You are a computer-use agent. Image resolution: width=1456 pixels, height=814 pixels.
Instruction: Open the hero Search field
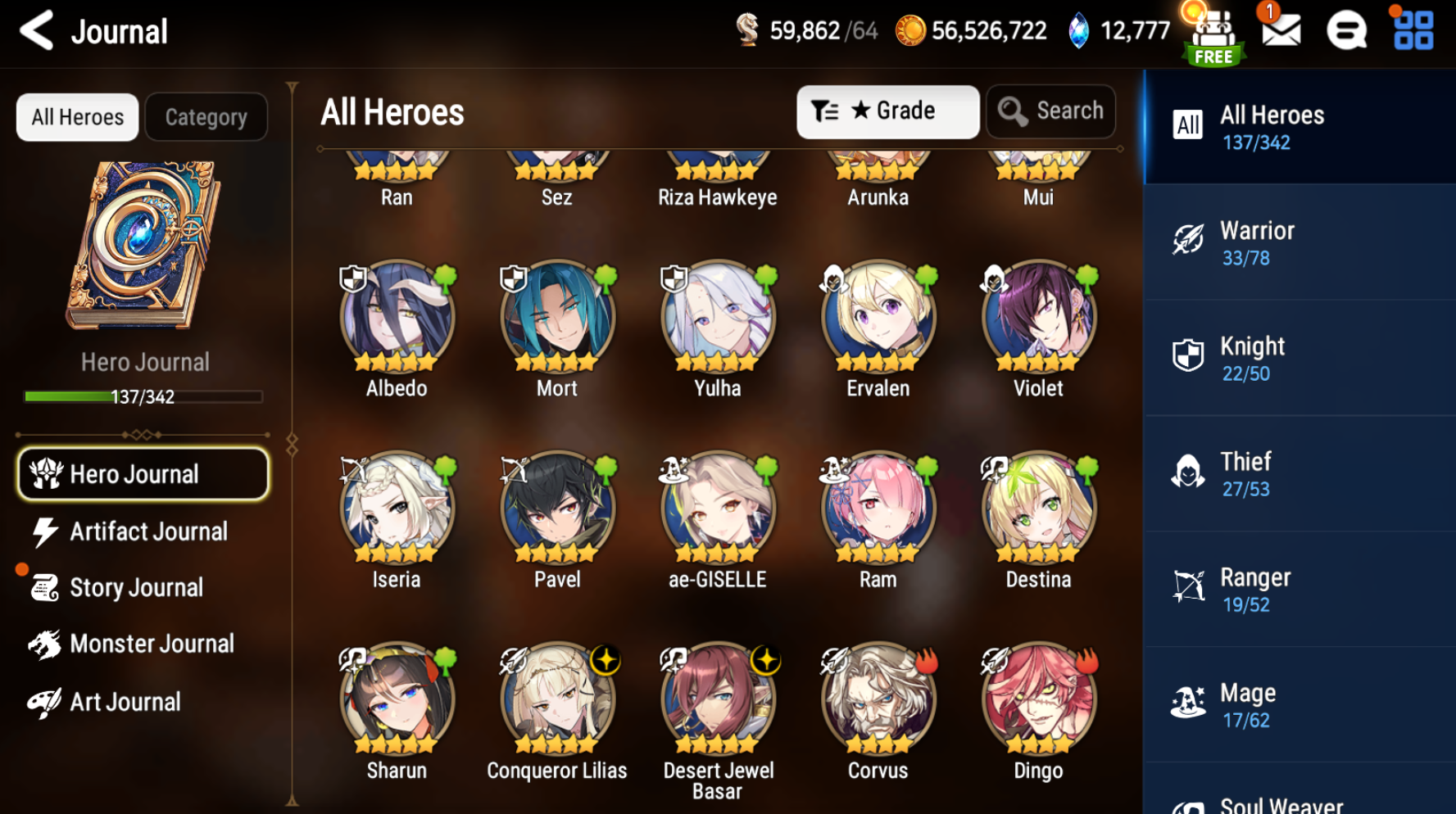coord(1051,111)
